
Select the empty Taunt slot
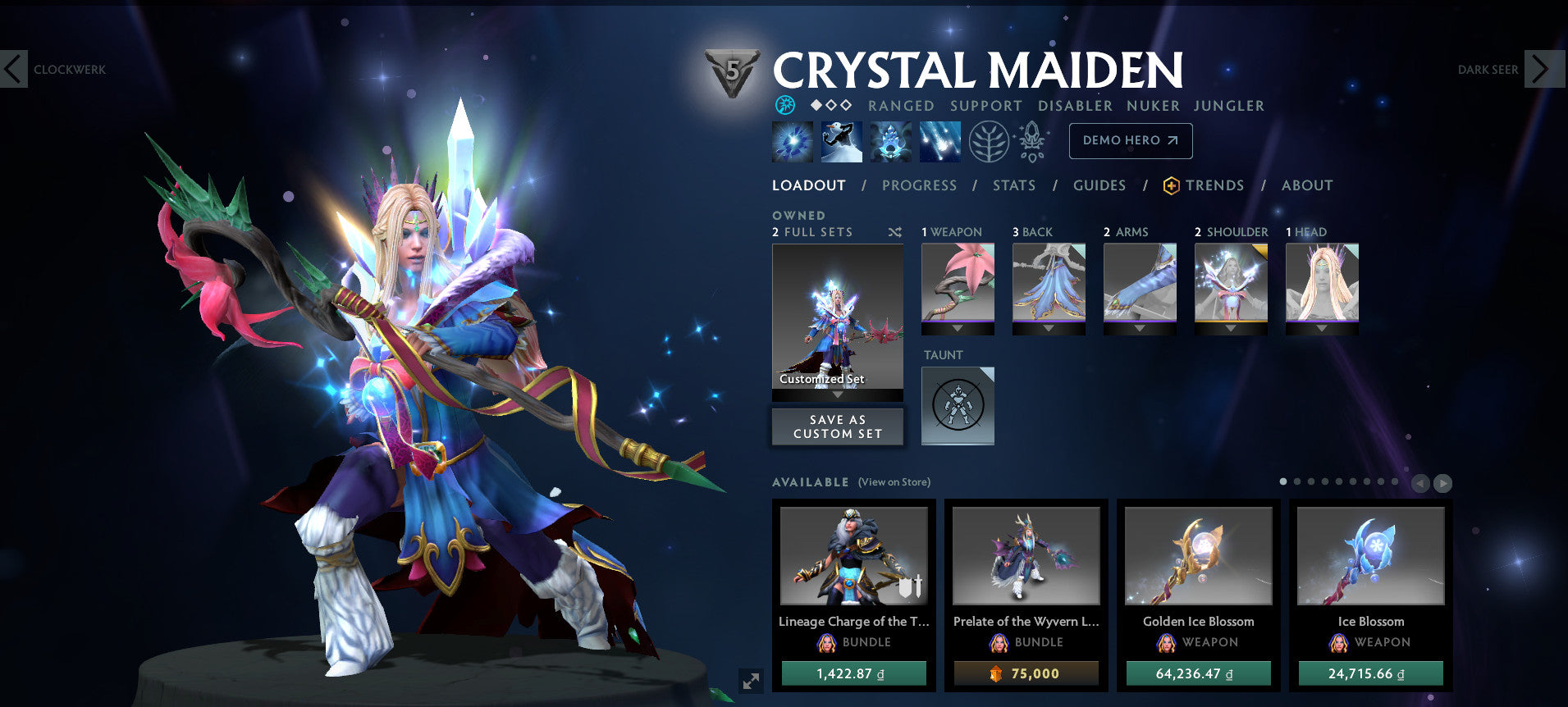(958, 406)
